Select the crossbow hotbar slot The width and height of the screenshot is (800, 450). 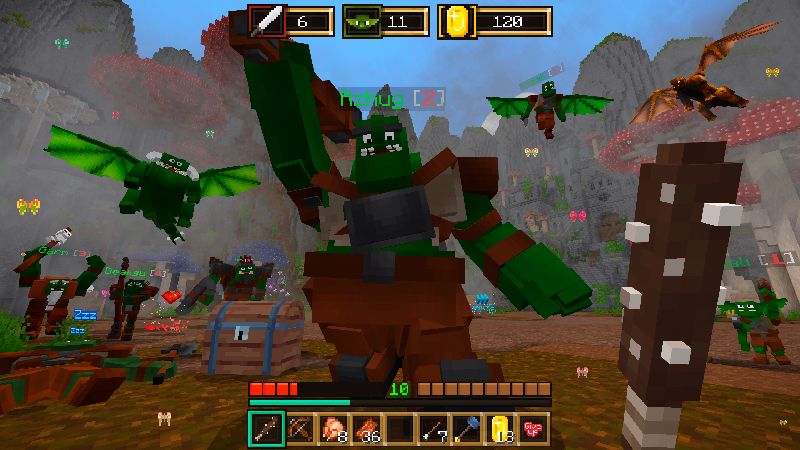click(298, 427)
